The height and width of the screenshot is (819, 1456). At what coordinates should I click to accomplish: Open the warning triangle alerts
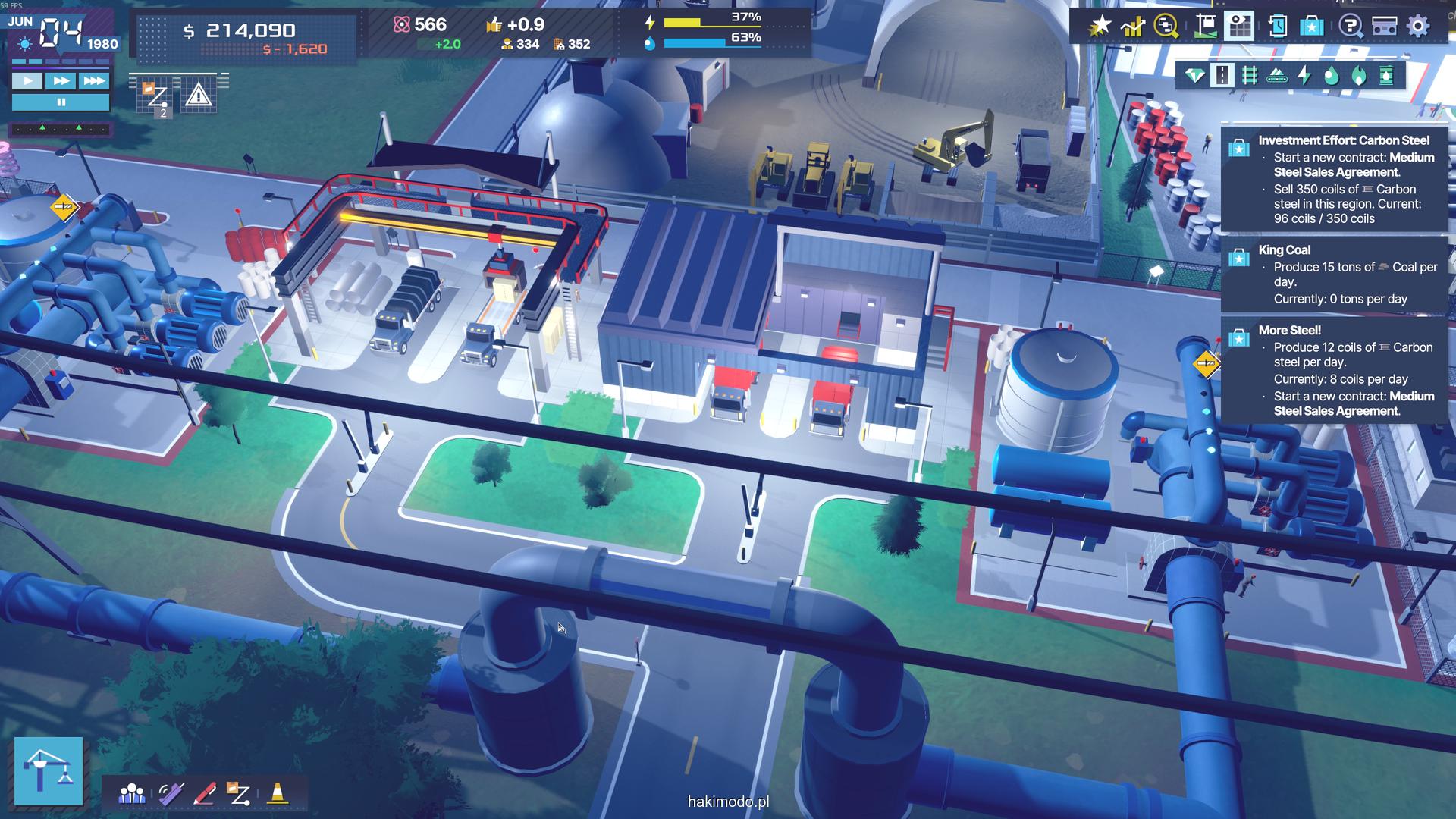[x=198, y=96]
